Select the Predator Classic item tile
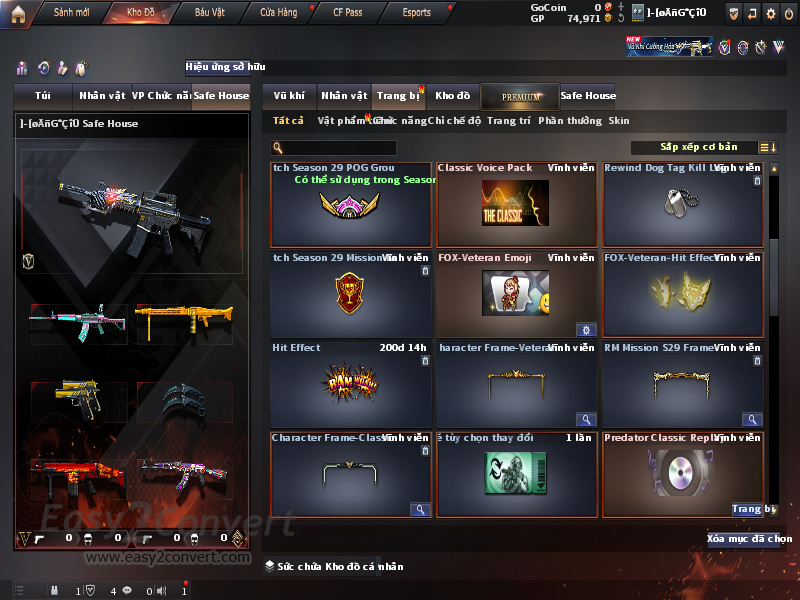 coord(682,474)
